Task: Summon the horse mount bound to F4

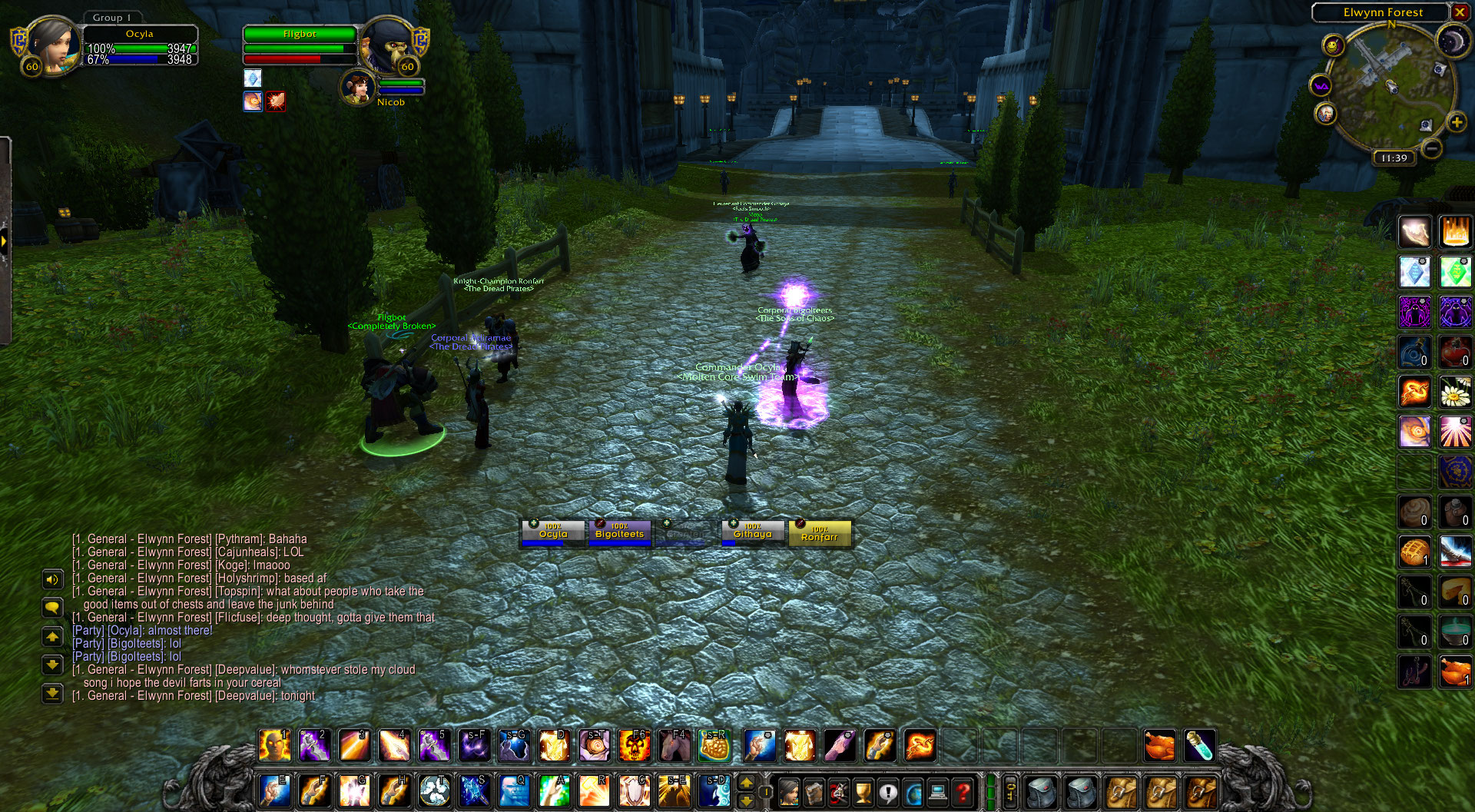Action: click(x=675, y=745)
